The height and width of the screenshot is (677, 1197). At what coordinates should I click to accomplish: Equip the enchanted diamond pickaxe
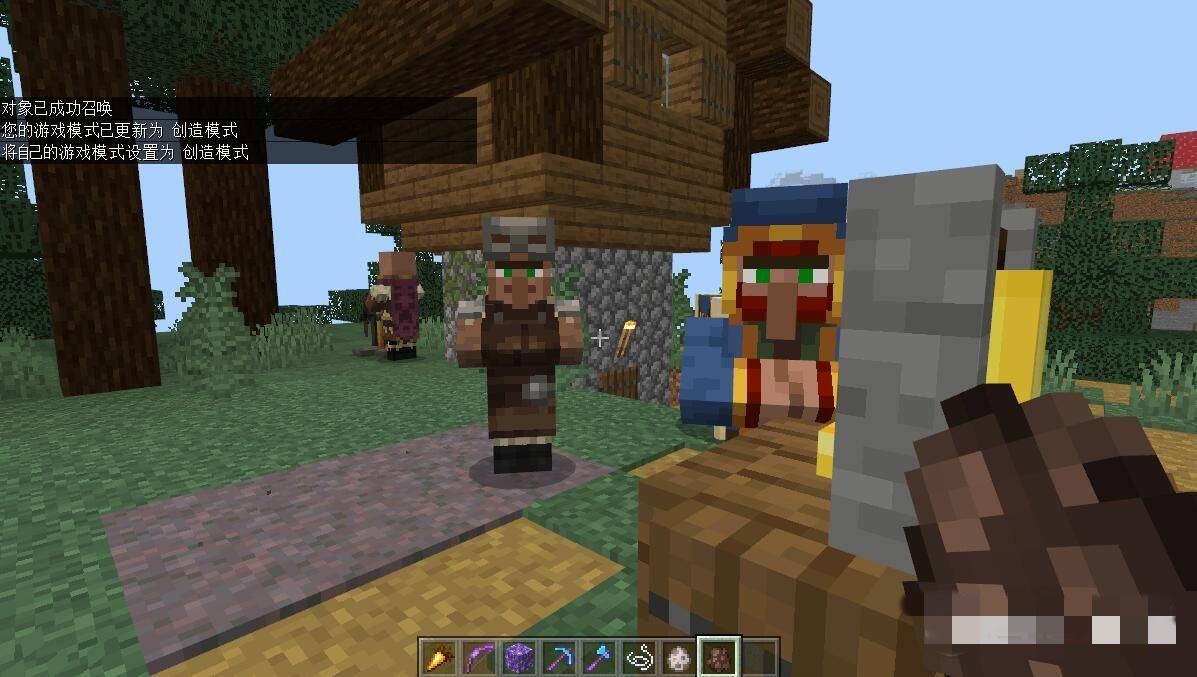(x=558, y=658)
